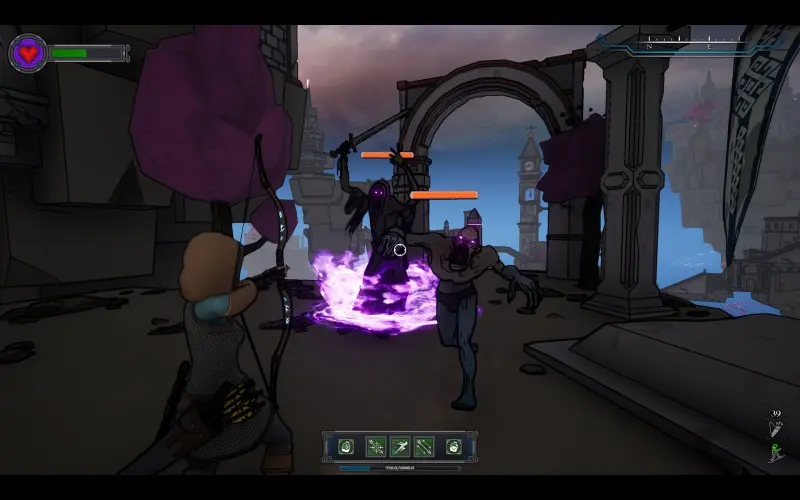Use the dashing figure ability
800x500 pixels.
[400, 447]
